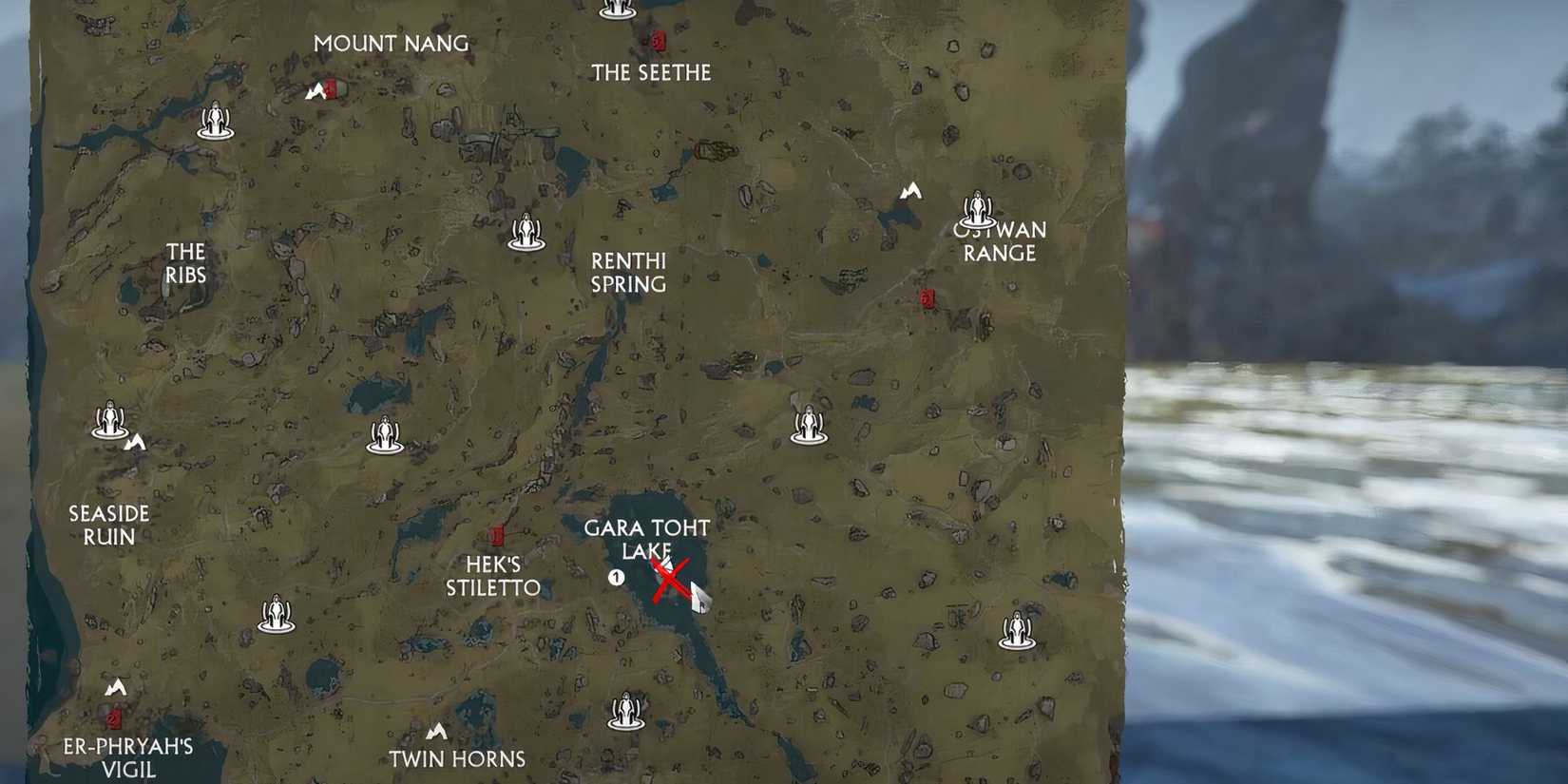Click the campsite marker left of Hek's Stiletto
Image resolution: width=1568 pixels, height=784 pixels.
384,436
